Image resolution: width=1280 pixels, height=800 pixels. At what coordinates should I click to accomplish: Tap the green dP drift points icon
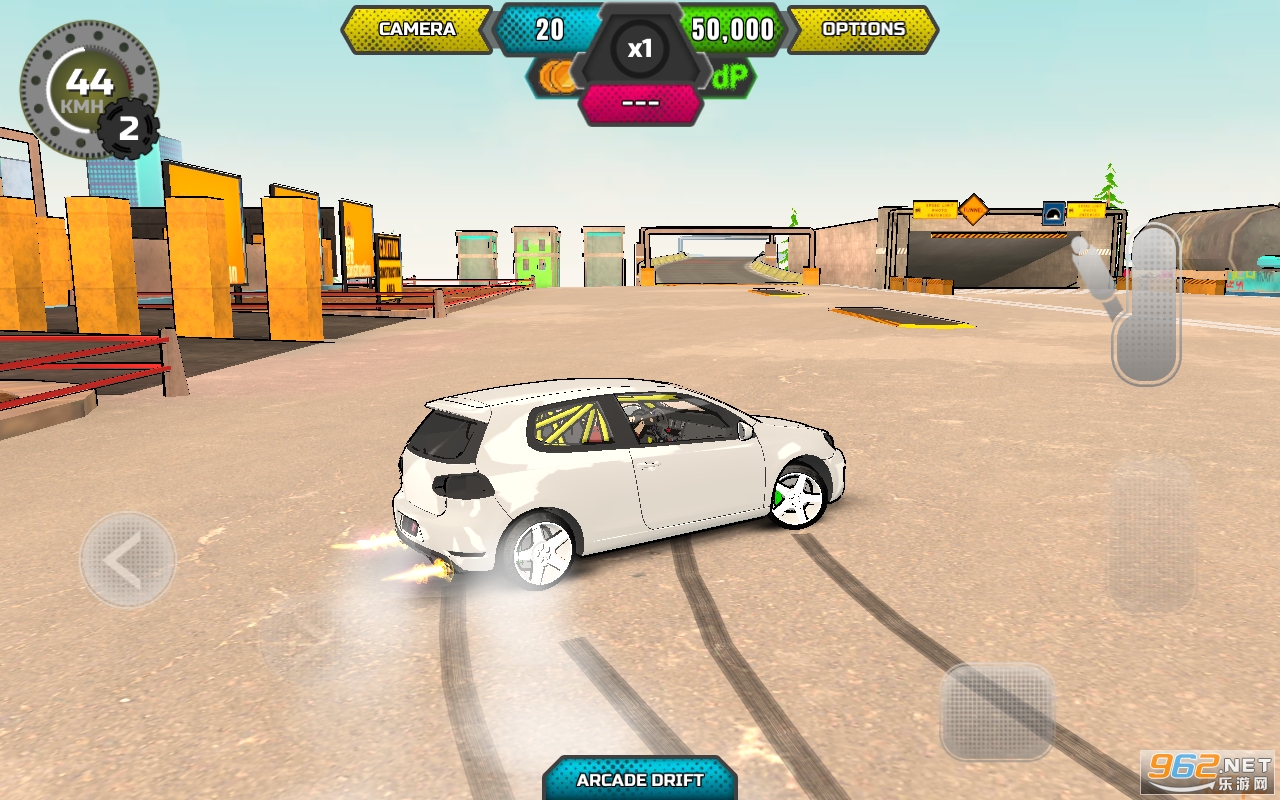tap(731, 77)
